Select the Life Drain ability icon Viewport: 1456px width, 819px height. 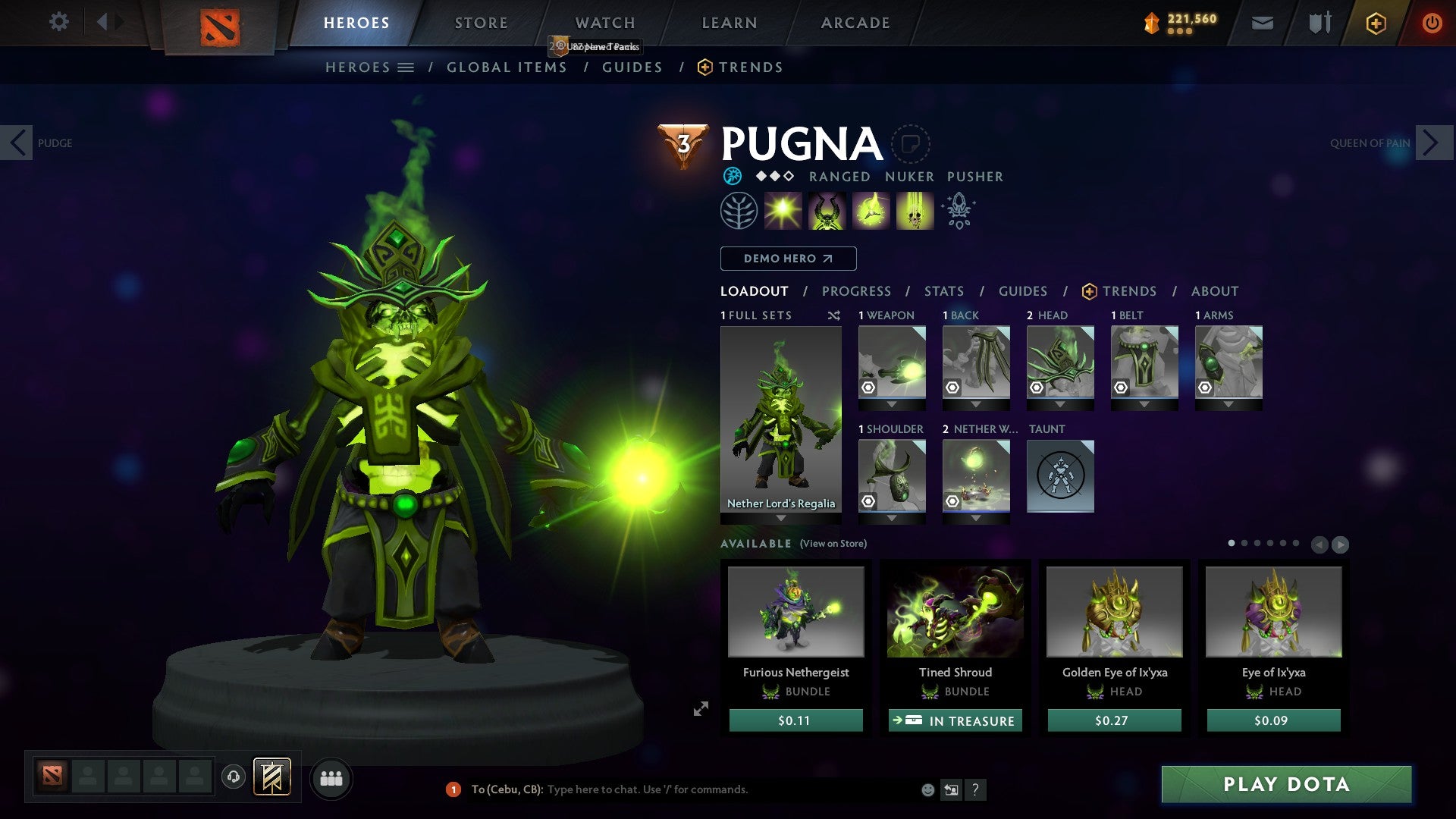click(914, 210)
